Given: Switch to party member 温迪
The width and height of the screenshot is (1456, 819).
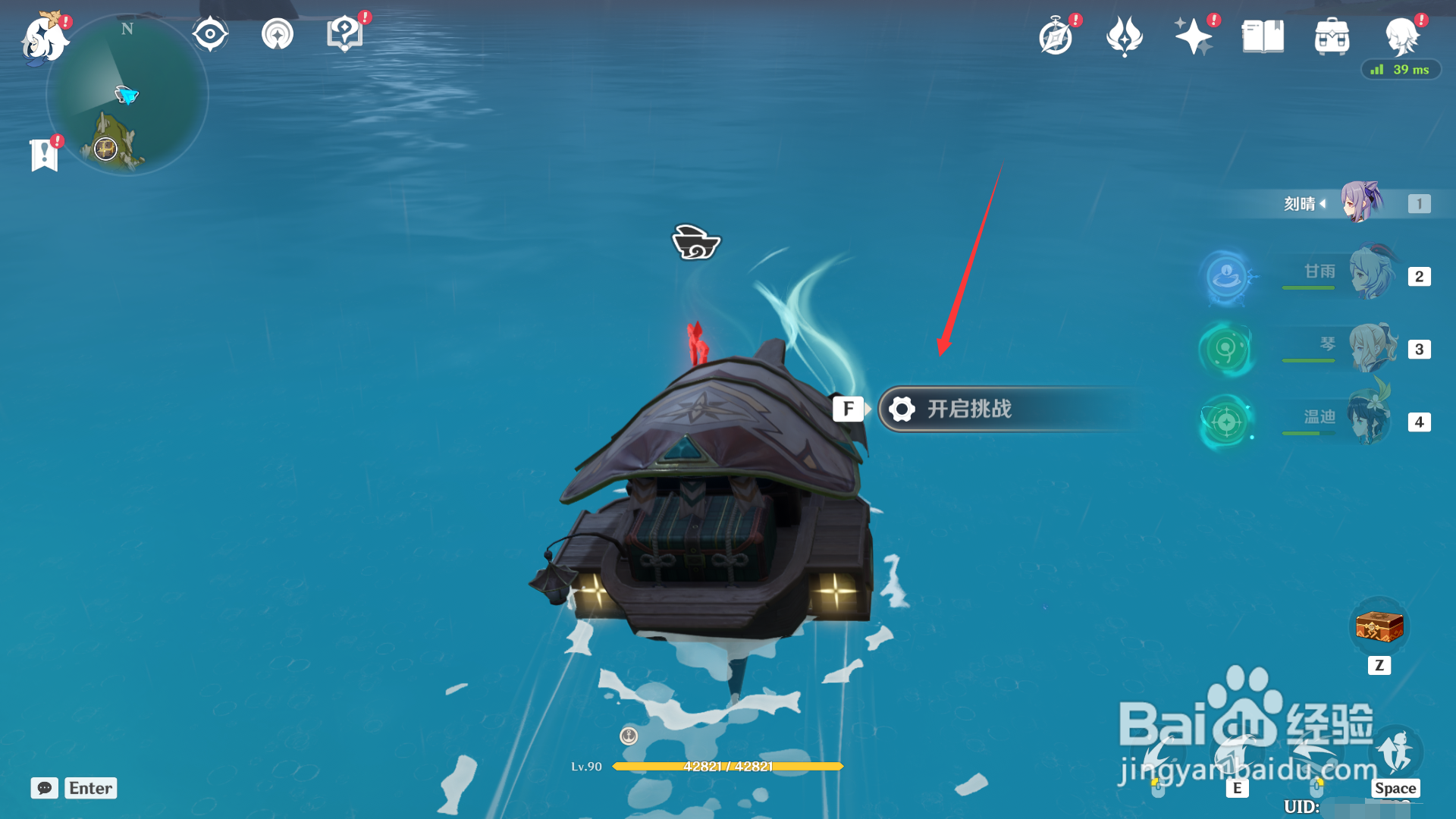Looking at the screenshot, I should pyautogui.click(x=1370, y=419).
